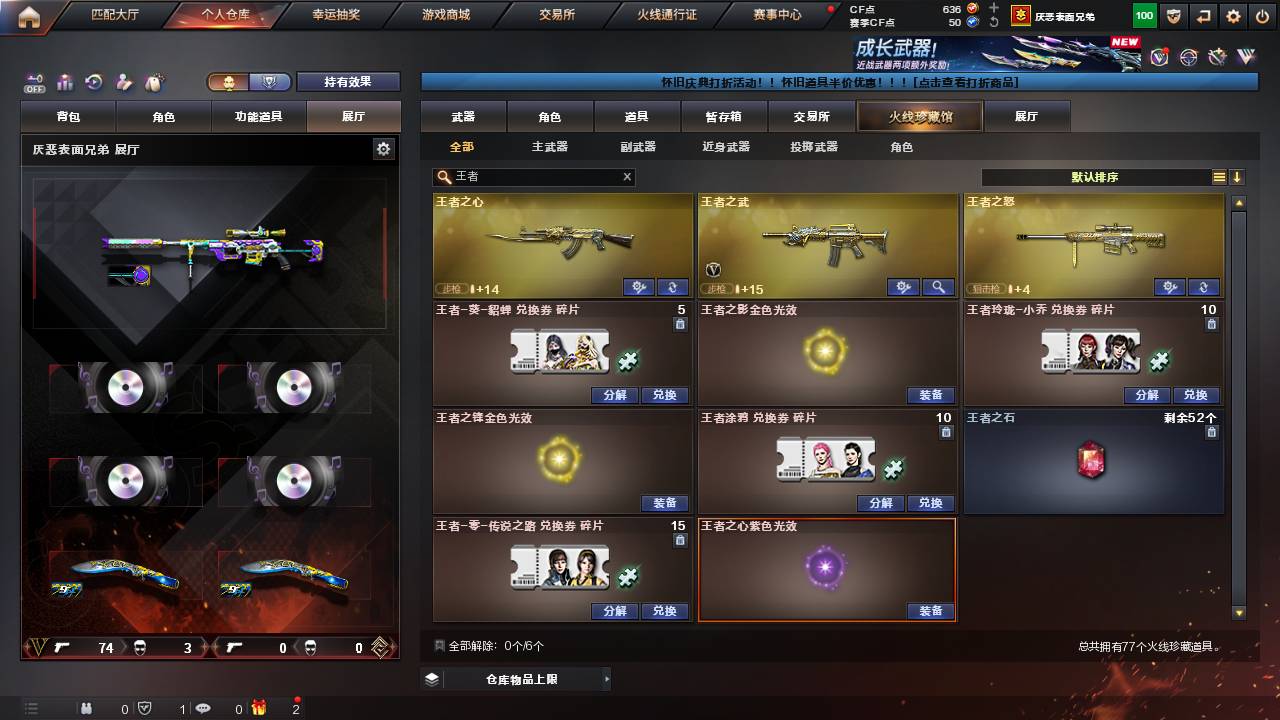Click the trash icon on 王者之石 card
The height and width of the screenshot is (720, 1280).
coord(1210,432)
